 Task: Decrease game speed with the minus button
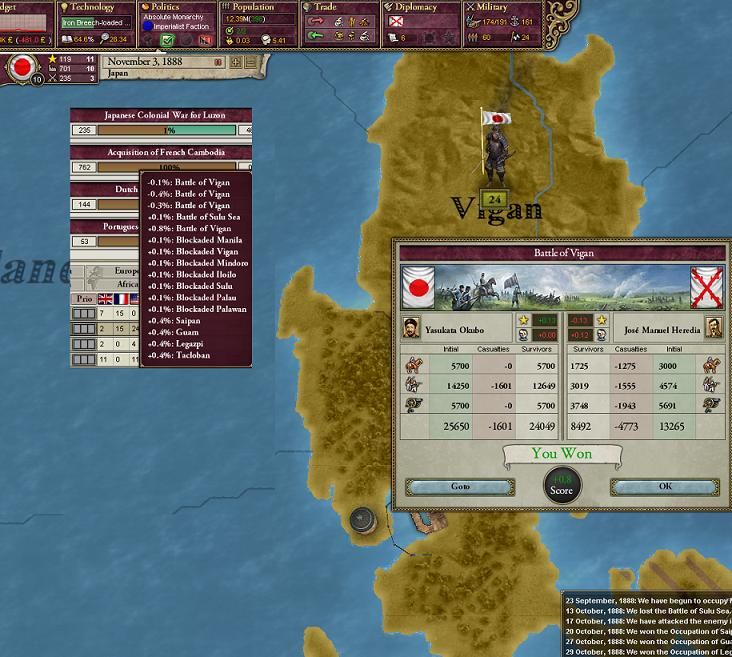tap(252, 62)
